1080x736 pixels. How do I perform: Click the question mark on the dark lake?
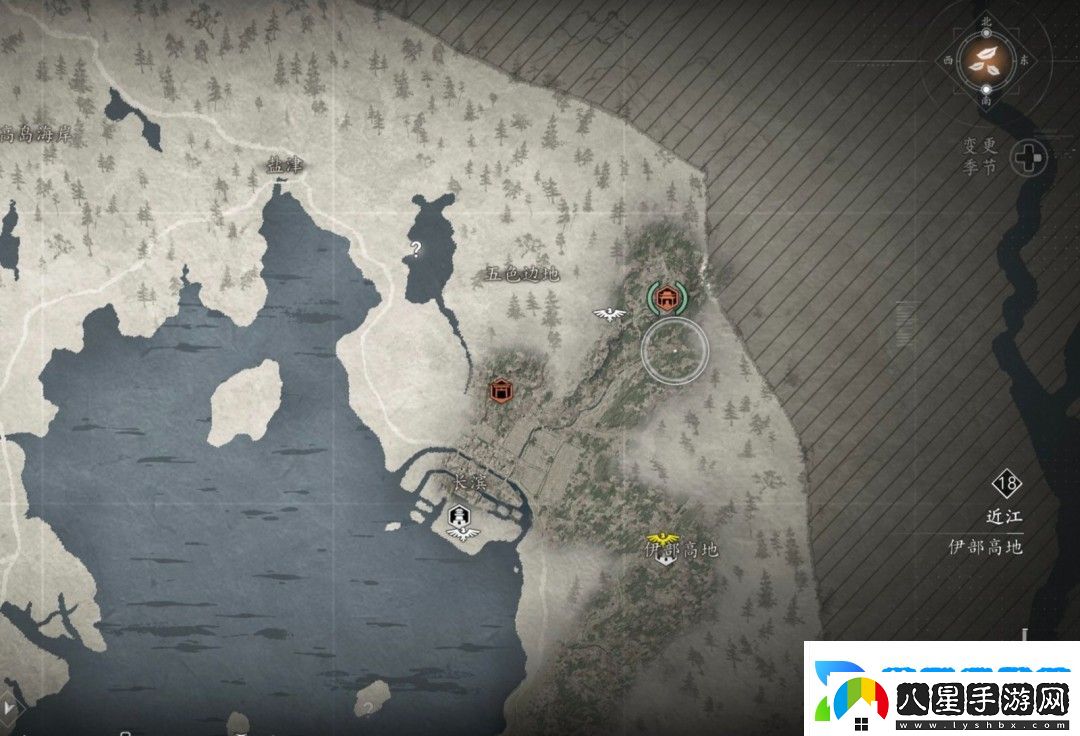tap(416, 247)
